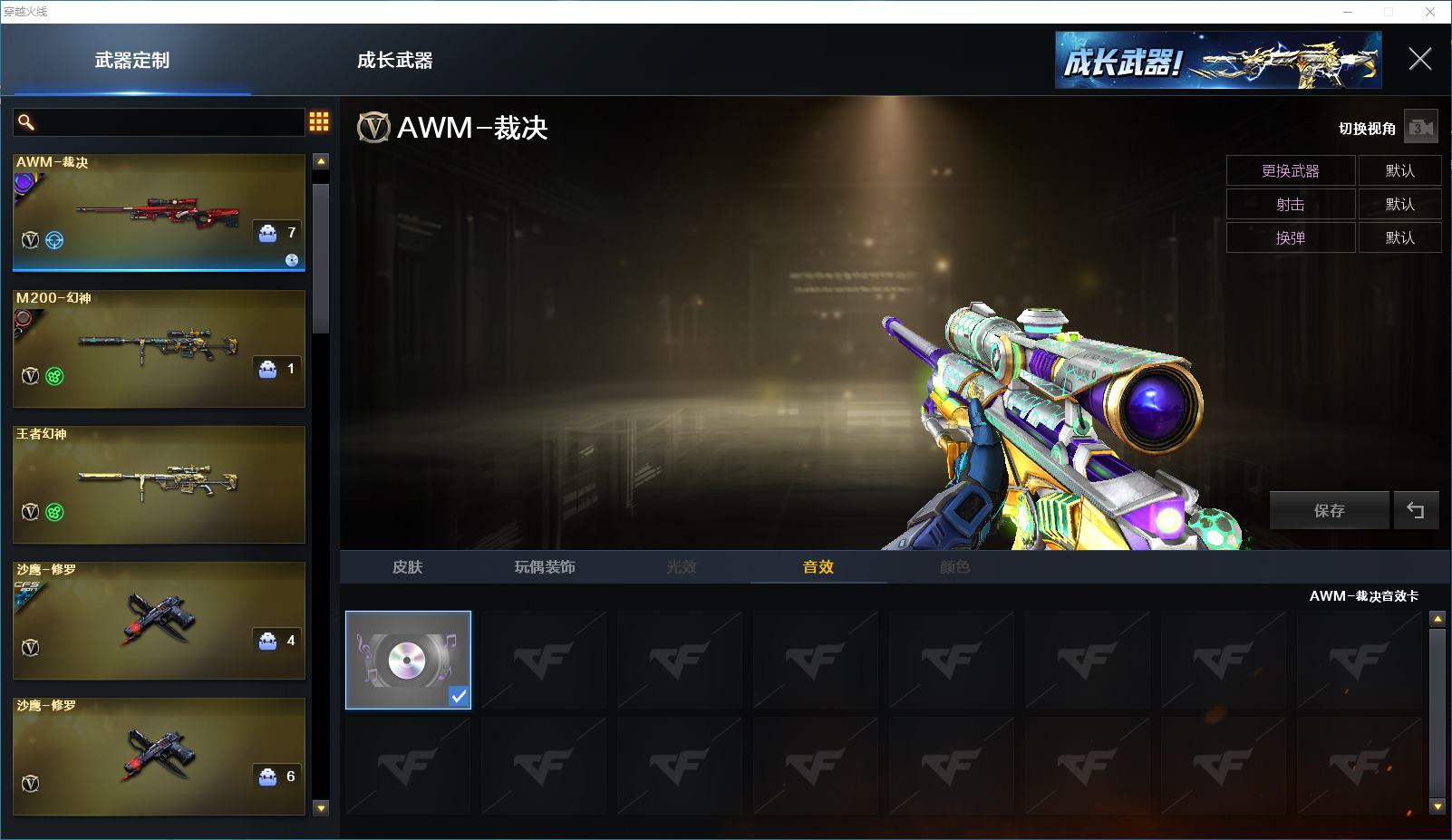This screenshot has height=840, width=1452.
Task: Select the AWM-裁决 weapon entry
Action: (x=159, y=212)
